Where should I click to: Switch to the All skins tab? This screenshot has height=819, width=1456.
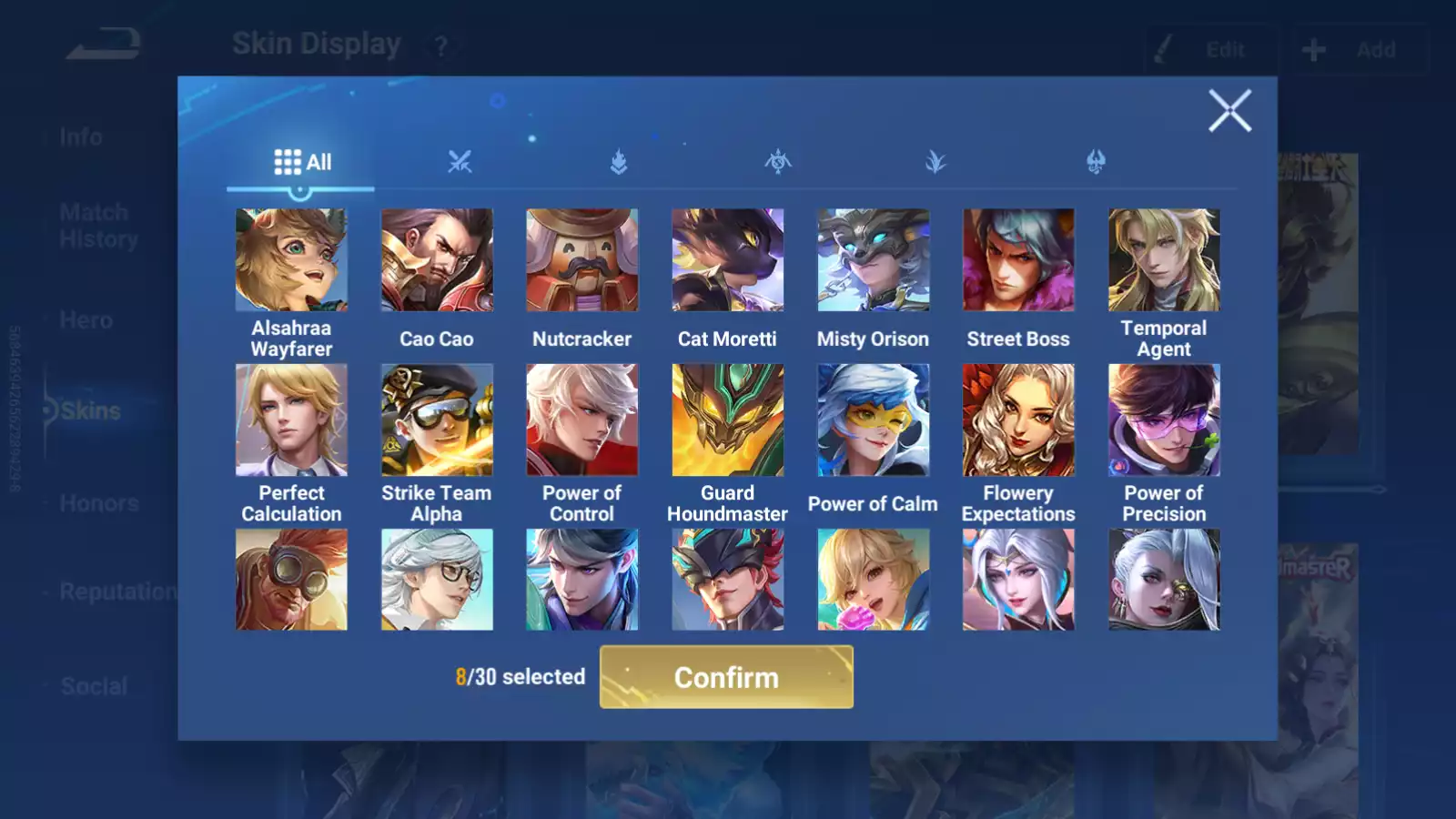pos(302,163)
